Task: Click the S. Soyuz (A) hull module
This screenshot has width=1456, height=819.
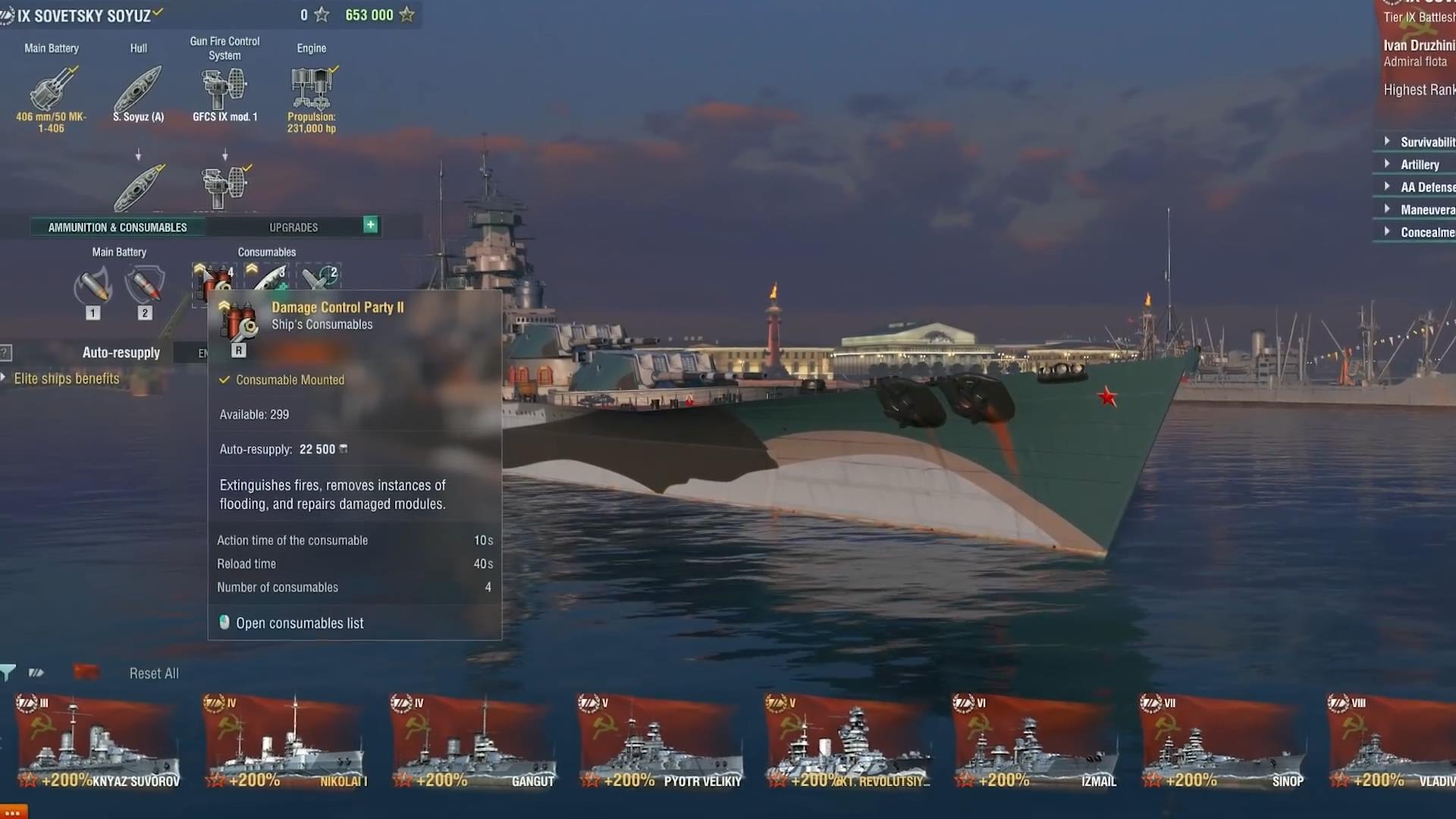Action: tap(138, 89)
